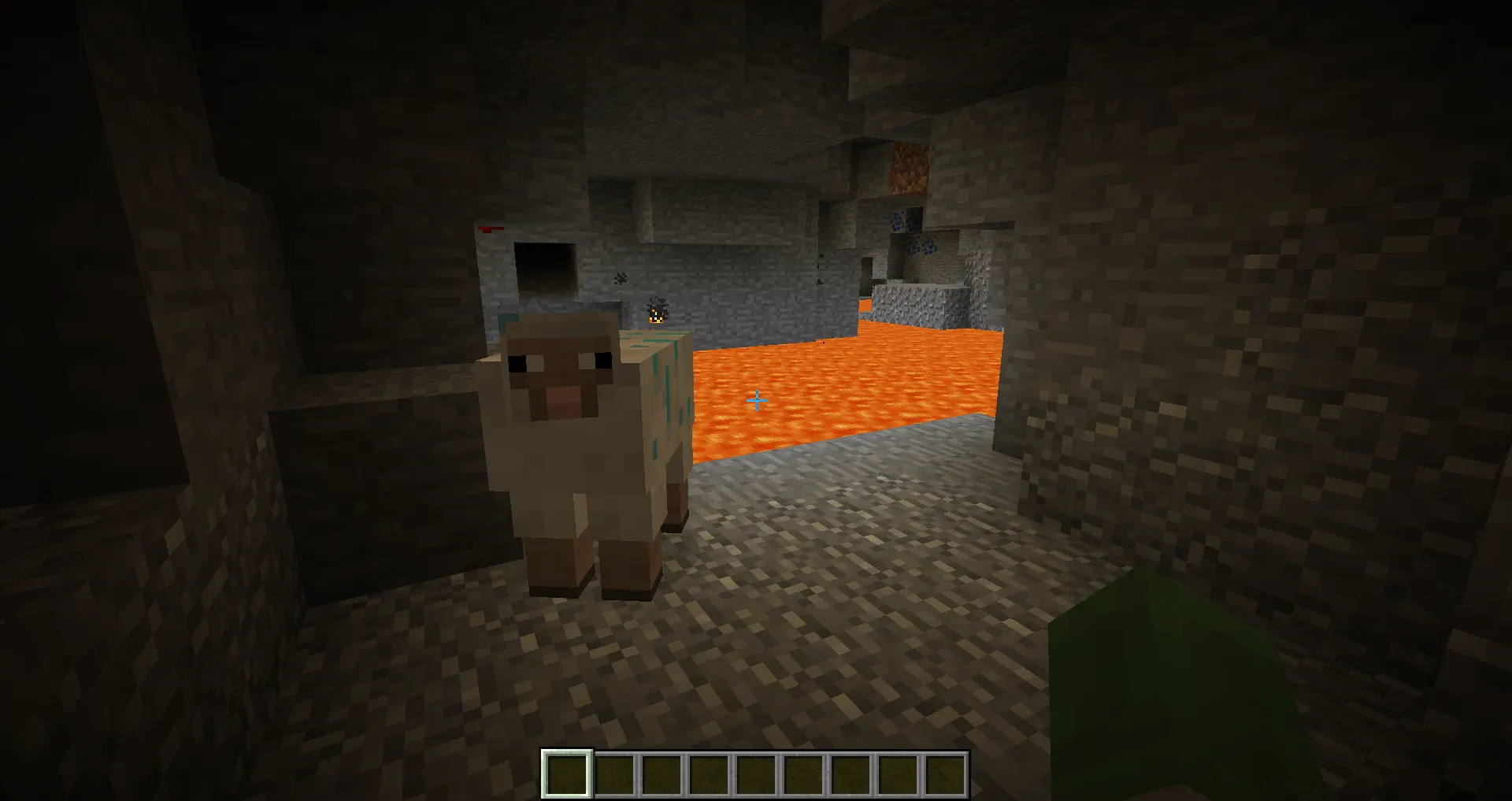The height and width of the screenshot is (801, 1512).
Task: Click the red marking on the upper wall
Action: coord(488,228)
